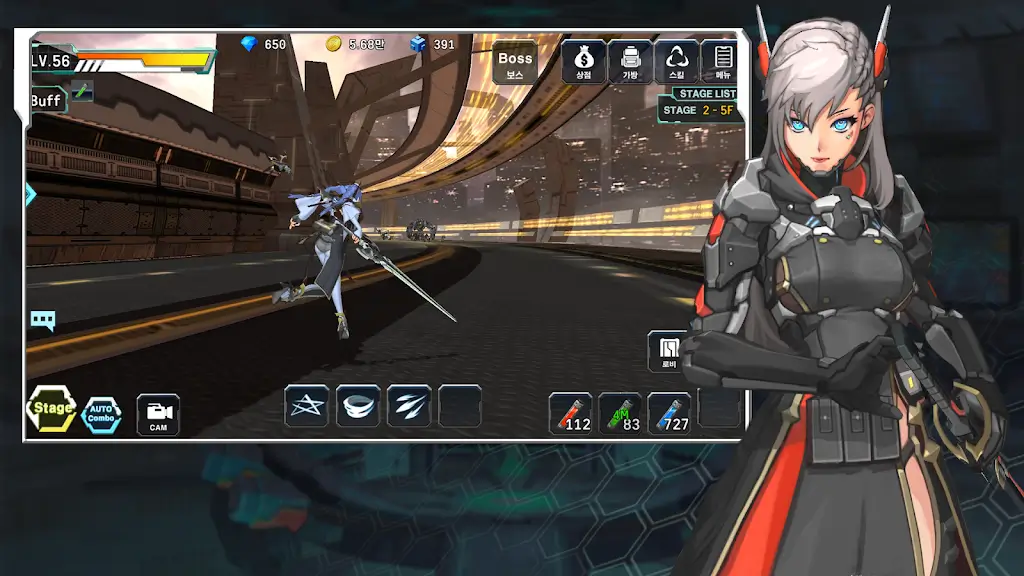Return to the lobby via the door icon
1024x576 pixels.
pos(668,352)
